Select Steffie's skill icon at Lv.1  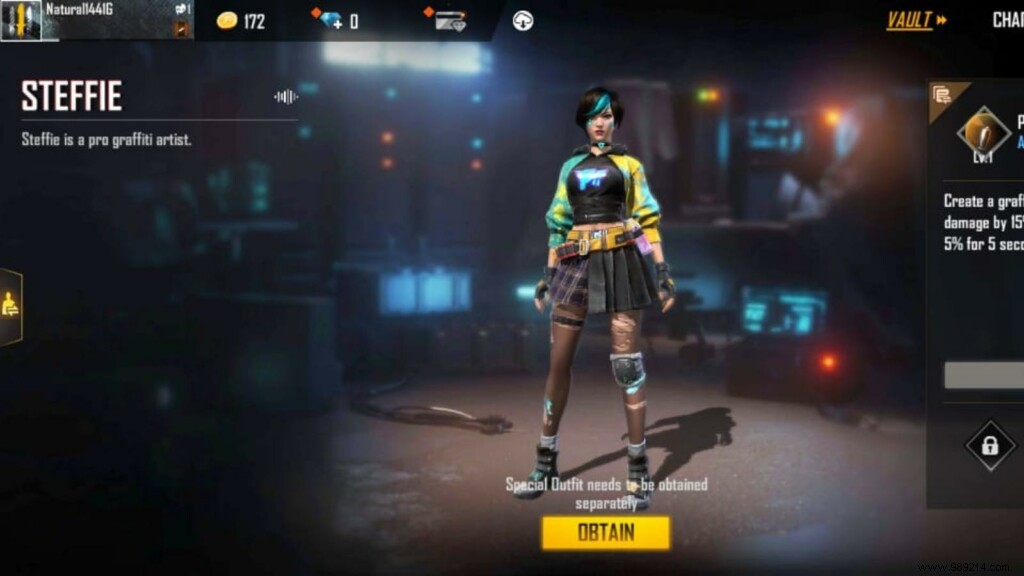tap(983, 134)
